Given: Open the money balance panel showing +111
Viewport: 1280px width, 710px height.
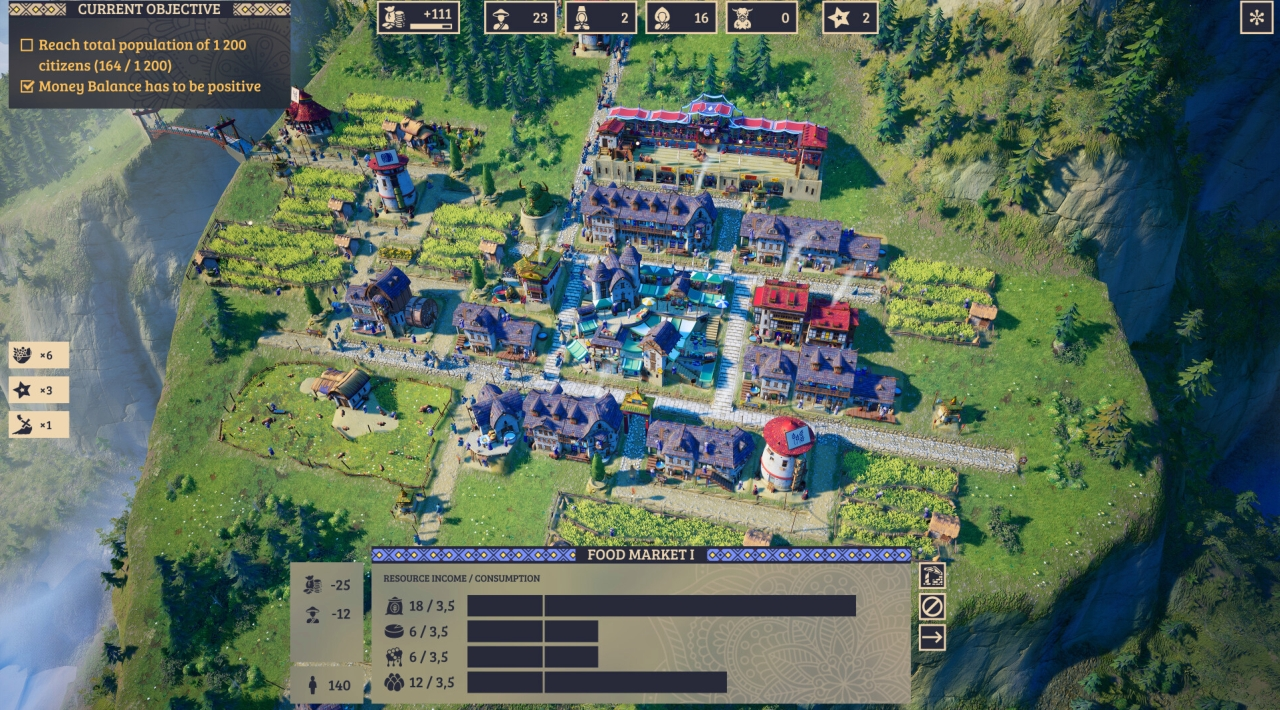Looking at the screenshot, I should click(418, 18).
